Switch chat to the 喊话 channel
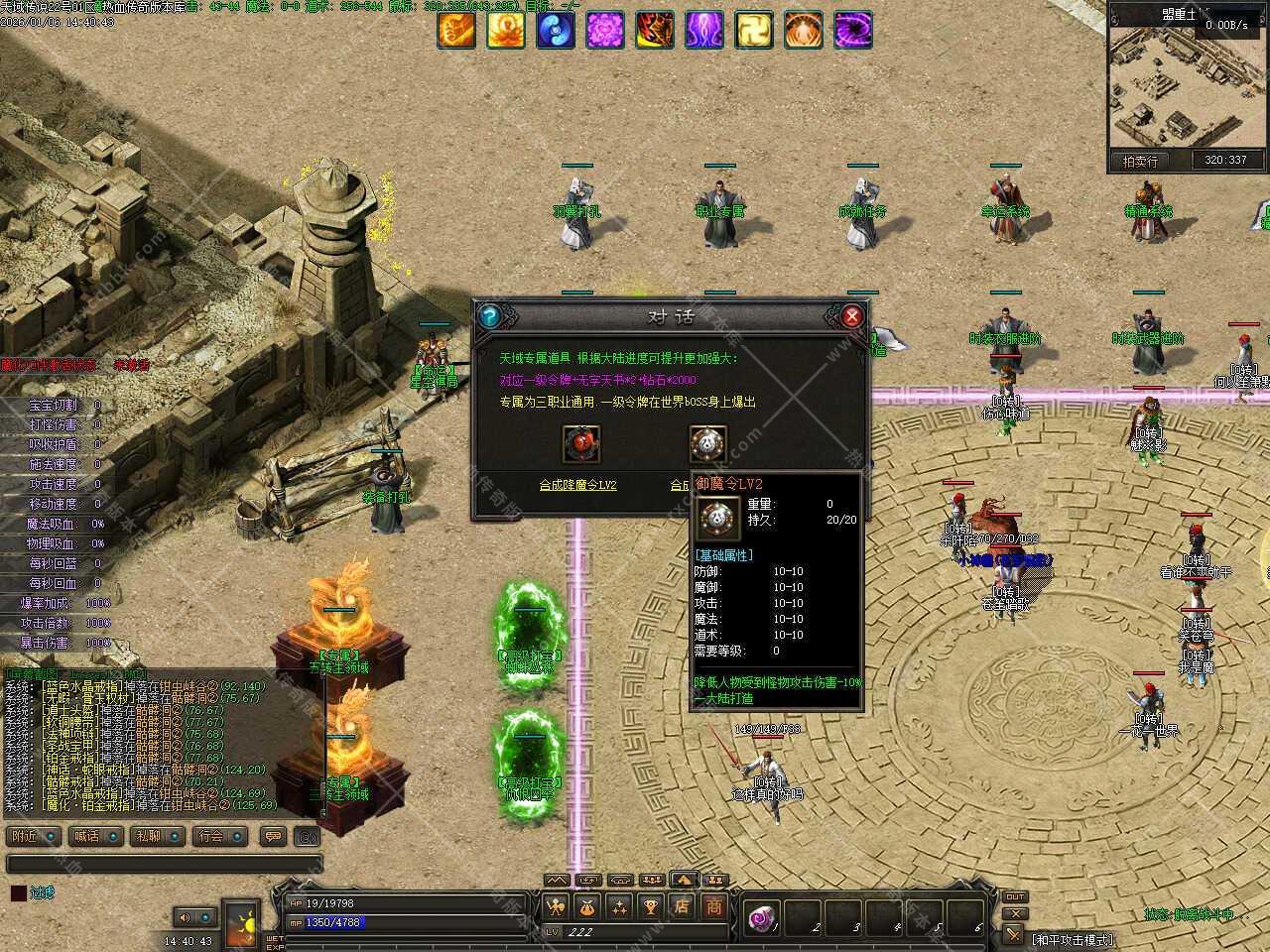 tap(94, 836)
